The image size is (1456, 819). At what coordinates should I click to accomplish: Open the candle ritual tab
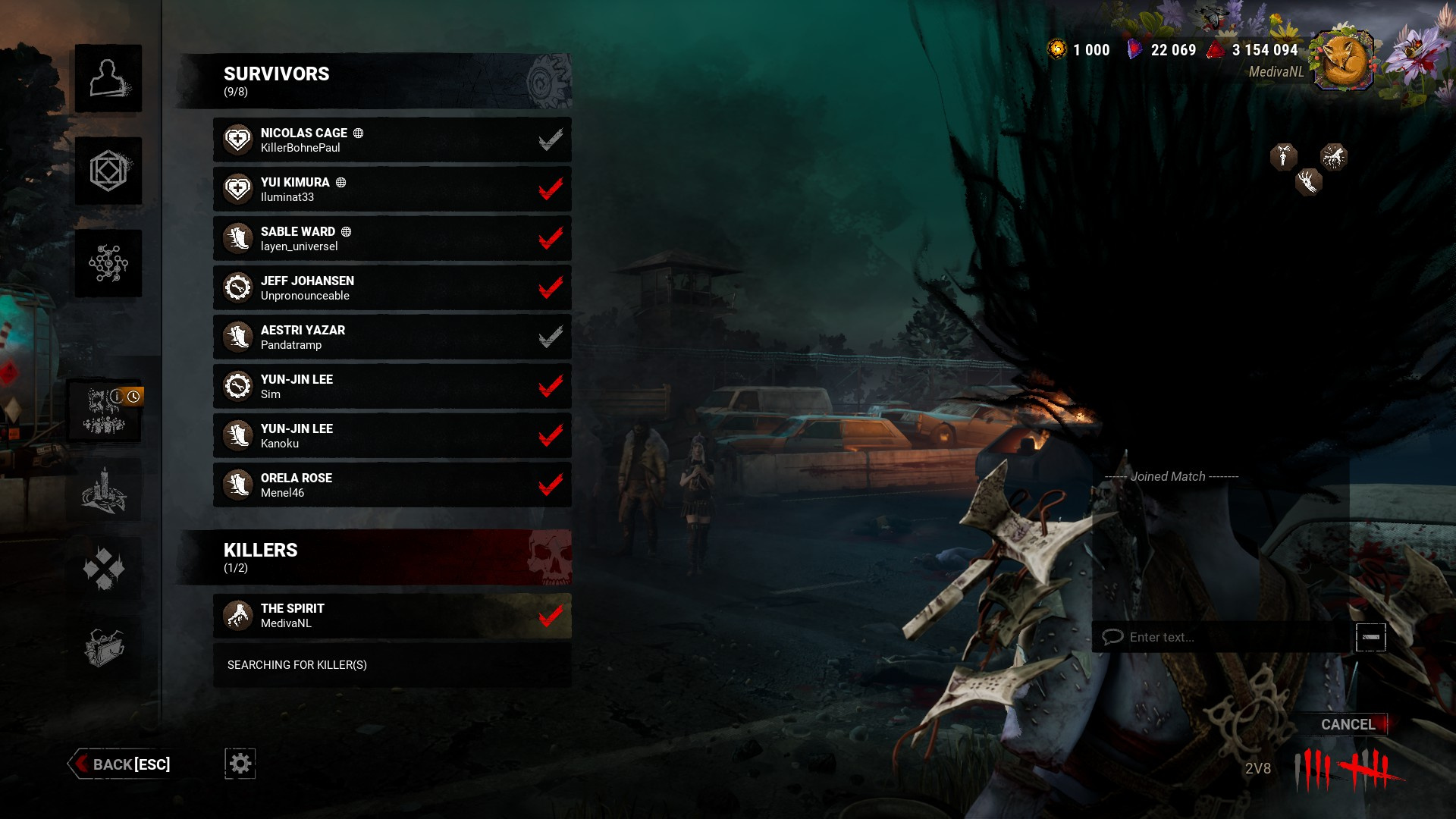tap(105, 491)
